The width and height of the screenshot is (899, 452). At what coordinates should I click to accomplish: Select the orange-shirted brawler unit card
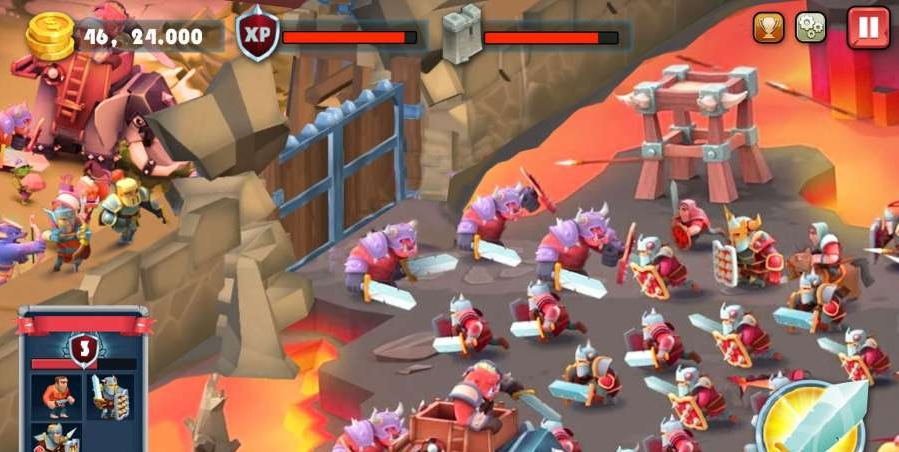click(x=56, y=395)
